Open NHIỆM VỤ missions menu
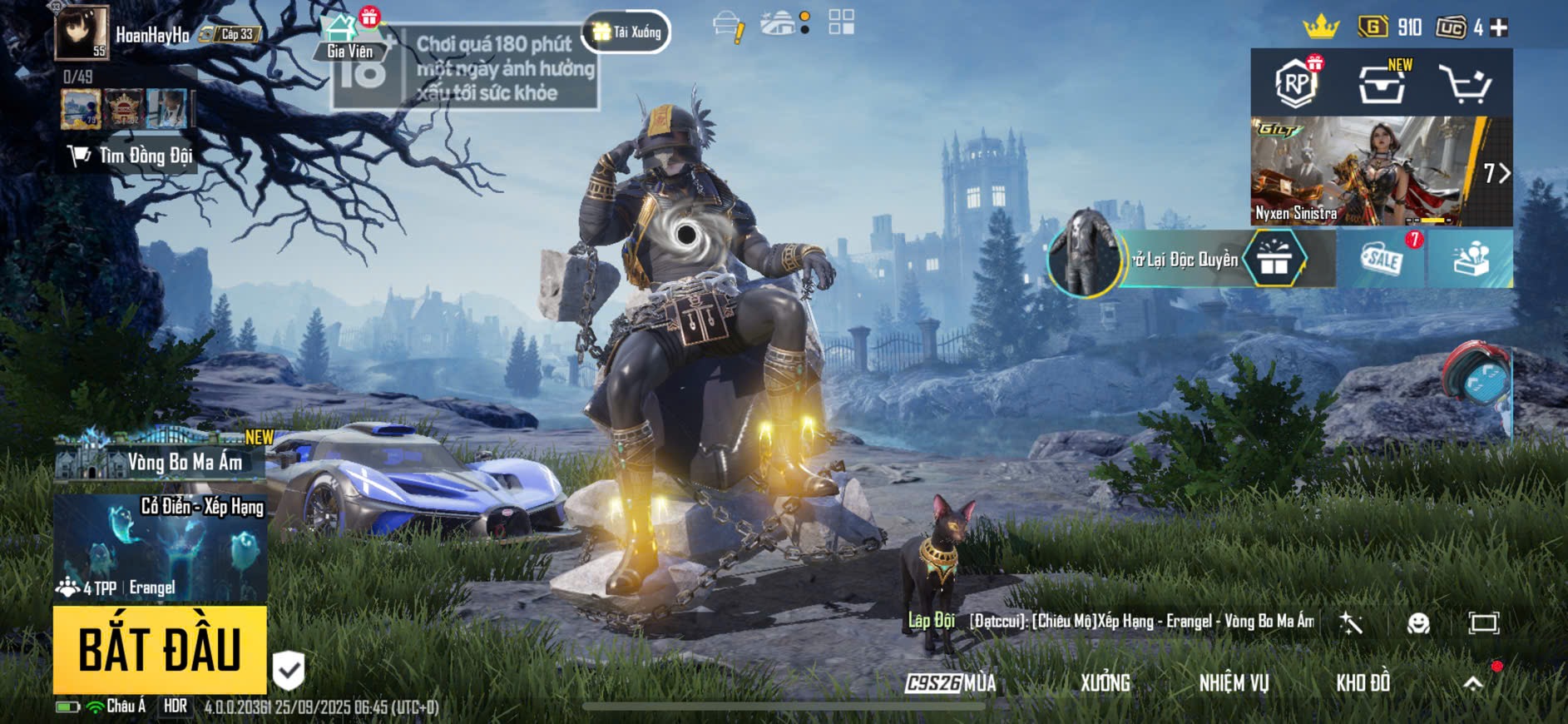Image resolution: width=1568 pixels, height=724 pixels. click(x=1234, y=683)
